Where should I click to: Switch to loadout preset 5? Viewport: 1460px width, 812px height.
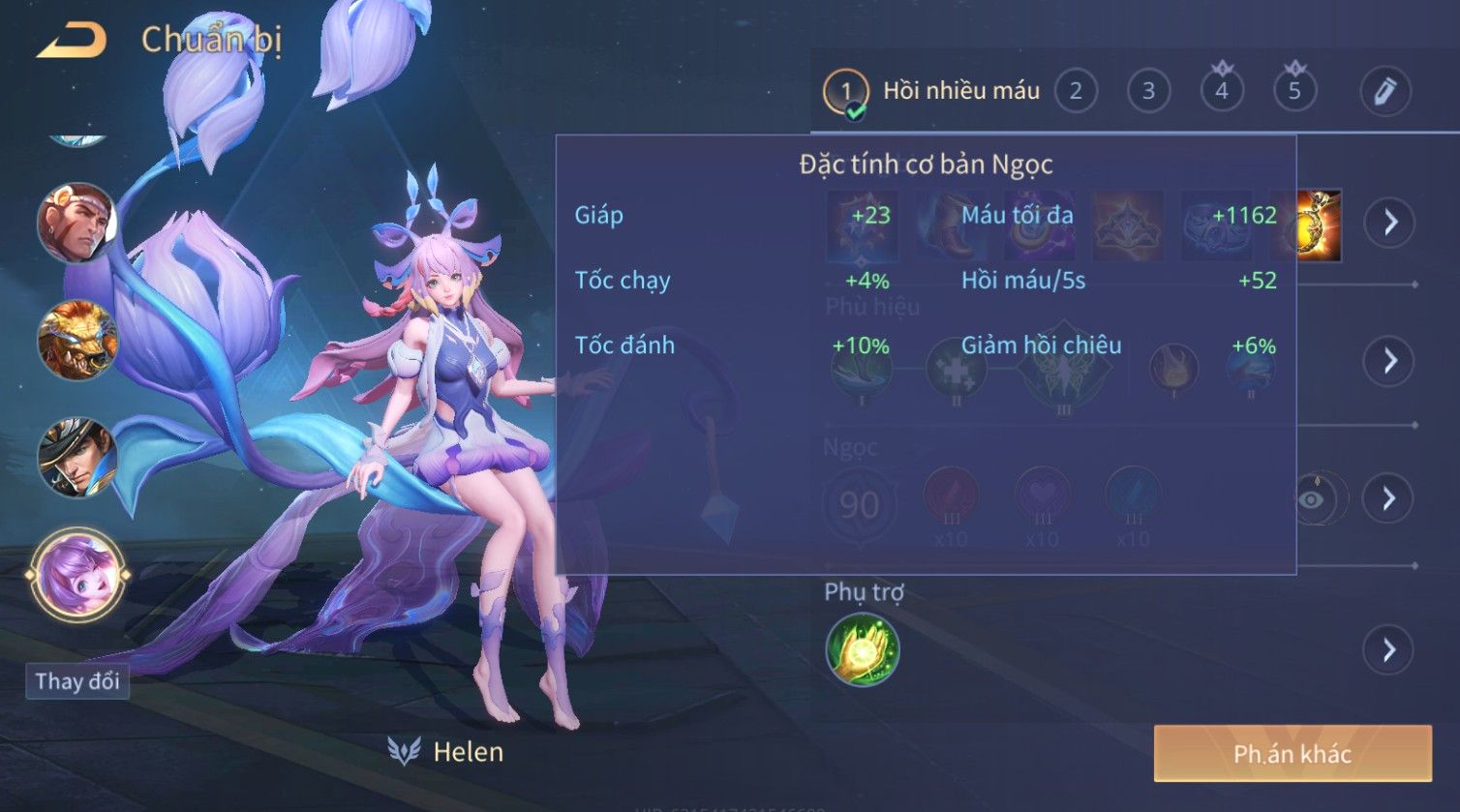(1294, 92)
